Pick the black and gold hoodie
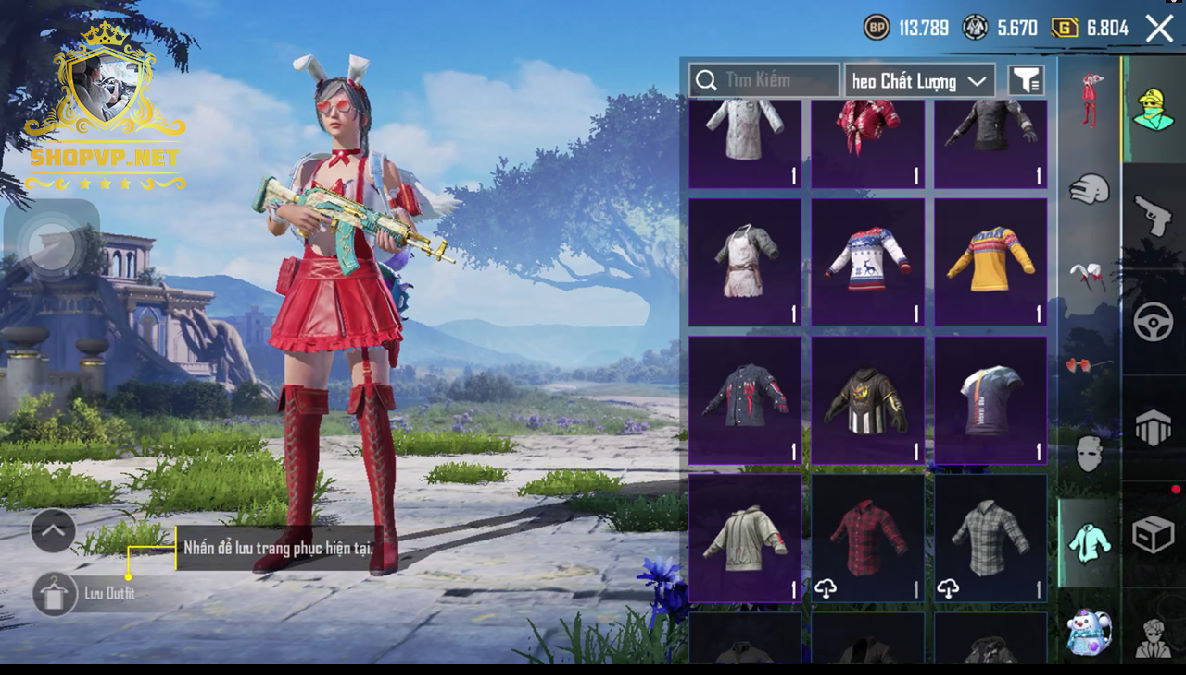 tap(867, 399)
